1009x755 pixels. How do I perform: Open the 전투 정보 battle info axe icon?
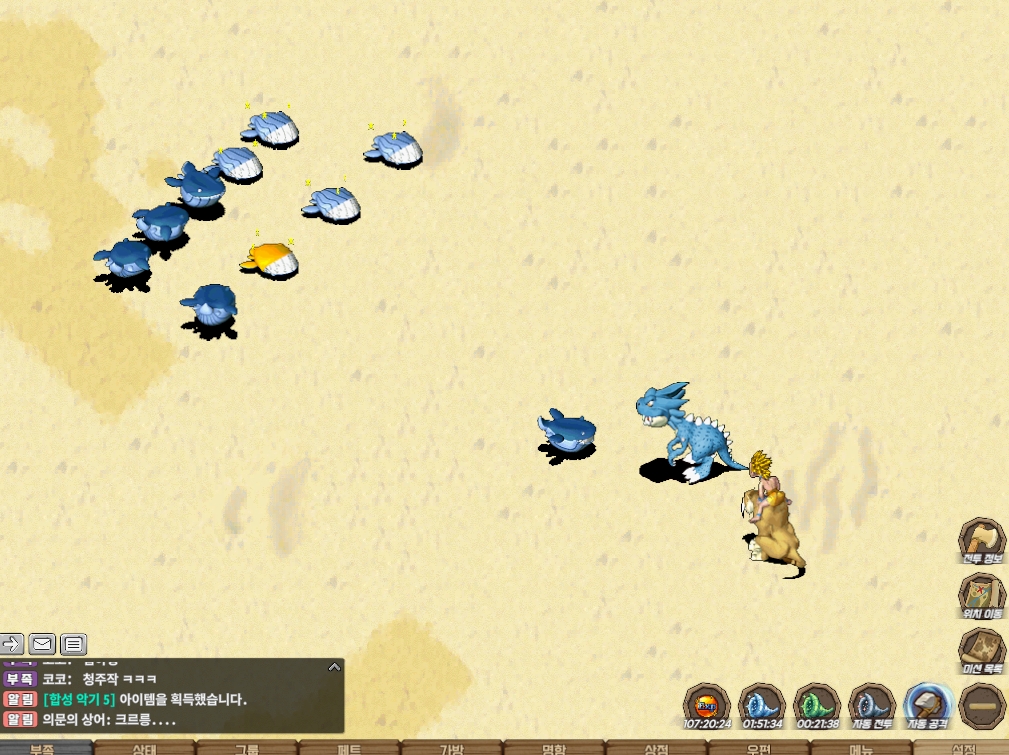pos(982,540)
